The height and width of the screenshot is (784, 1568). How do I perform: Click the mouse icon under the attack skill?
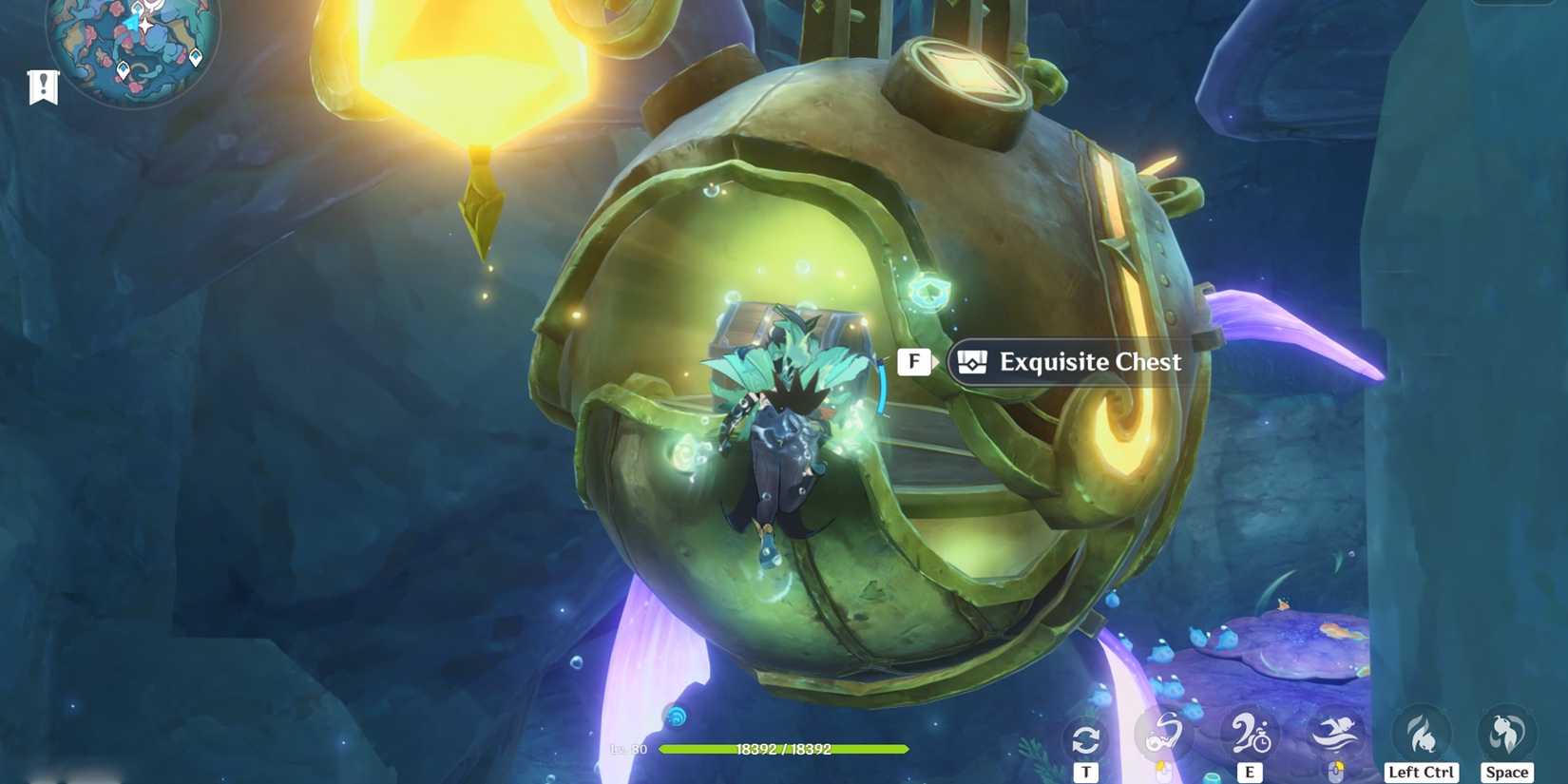pyautogui.click(x=1164, y=770)
